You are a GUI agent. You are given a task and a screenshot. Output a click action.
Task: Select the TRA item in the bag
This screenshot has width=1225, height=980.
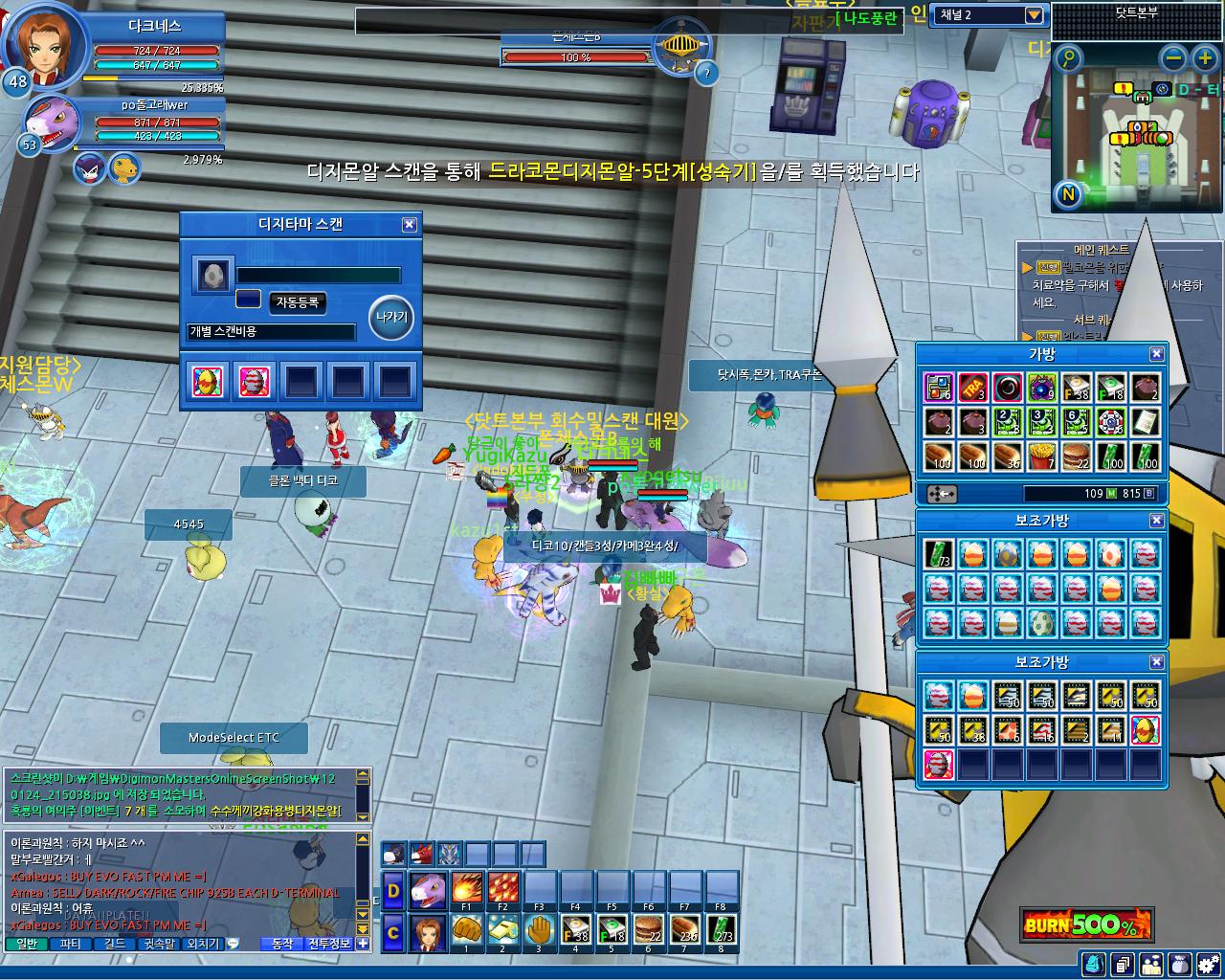point(973,388)
